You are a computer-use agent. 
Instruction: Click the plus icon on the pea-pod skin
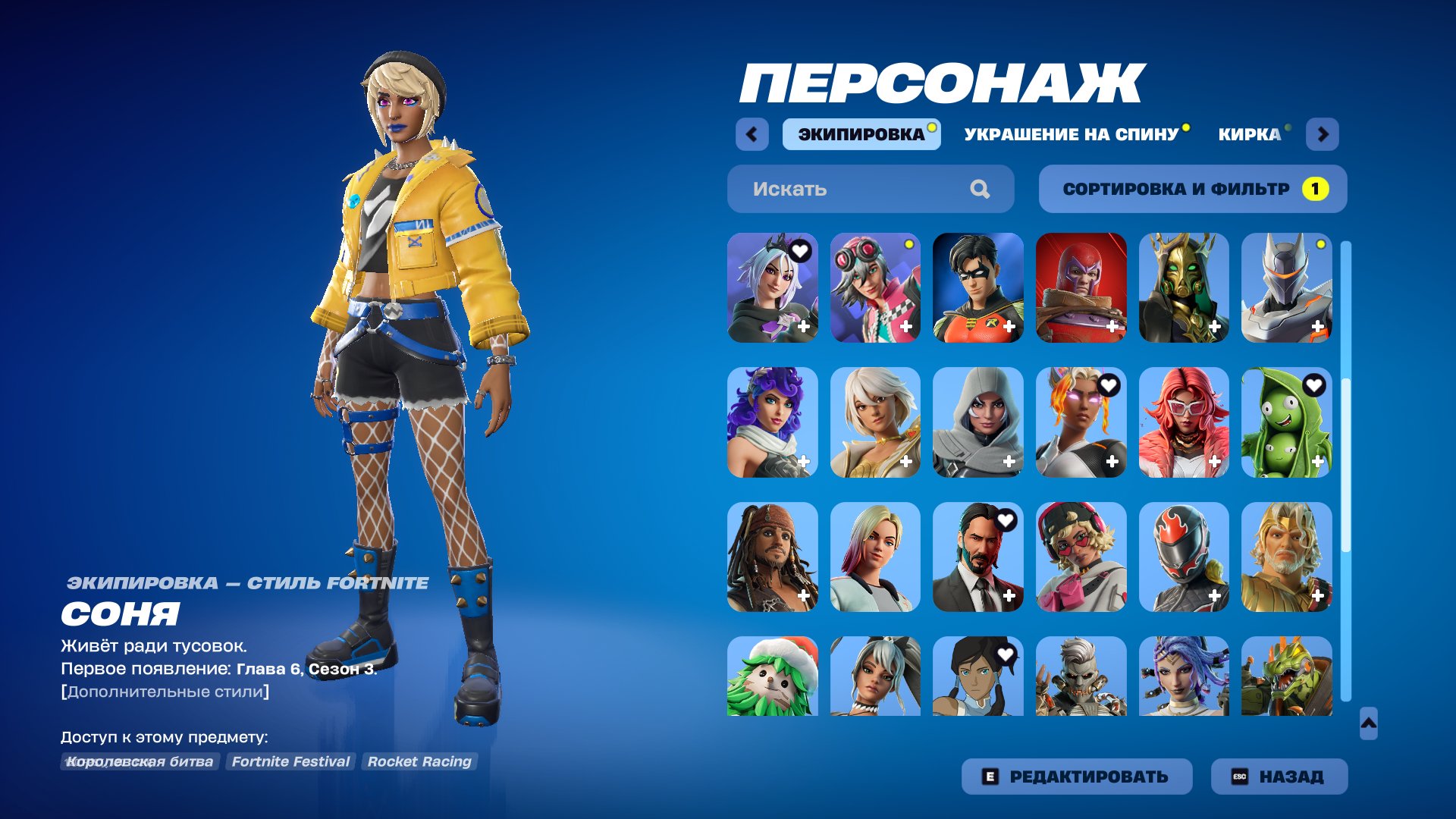click(1317, 460)
